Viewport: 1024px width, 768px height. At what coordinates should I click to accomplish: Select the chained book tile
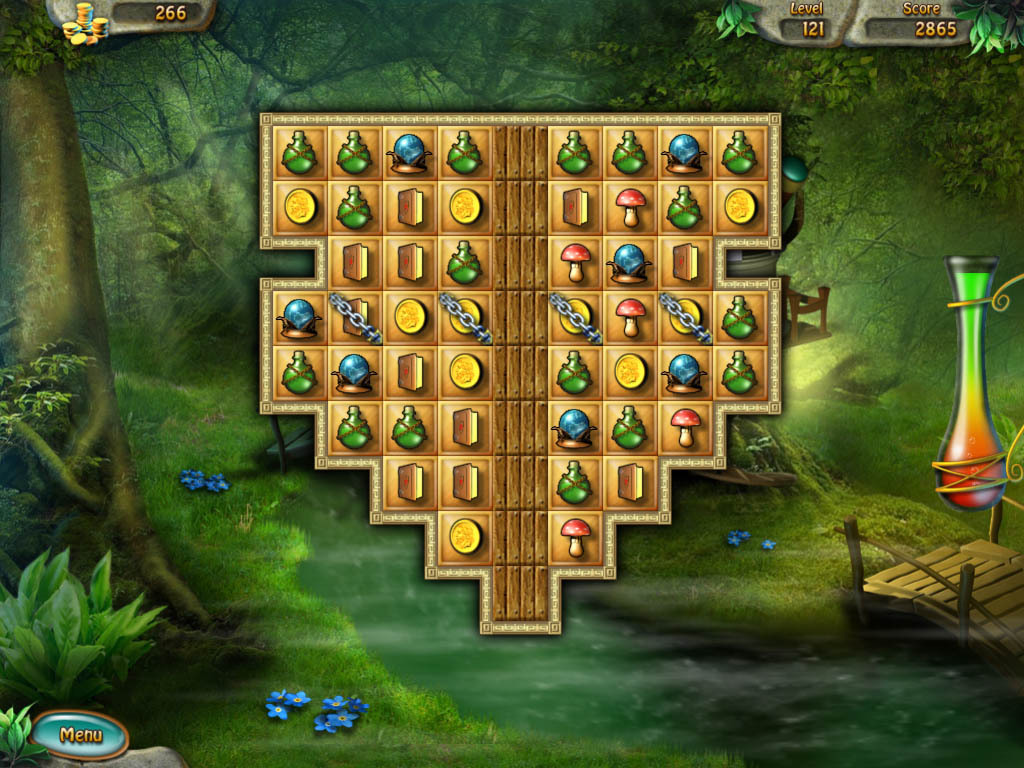pyautogui.click(x=353, y=316)
